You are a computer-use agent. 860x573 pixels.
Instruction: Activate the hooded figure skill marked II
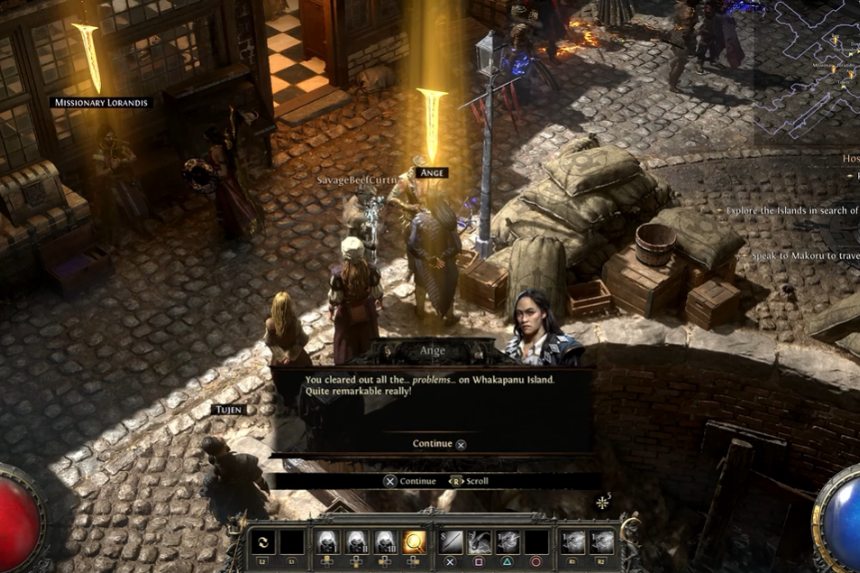tap(355, 542)
